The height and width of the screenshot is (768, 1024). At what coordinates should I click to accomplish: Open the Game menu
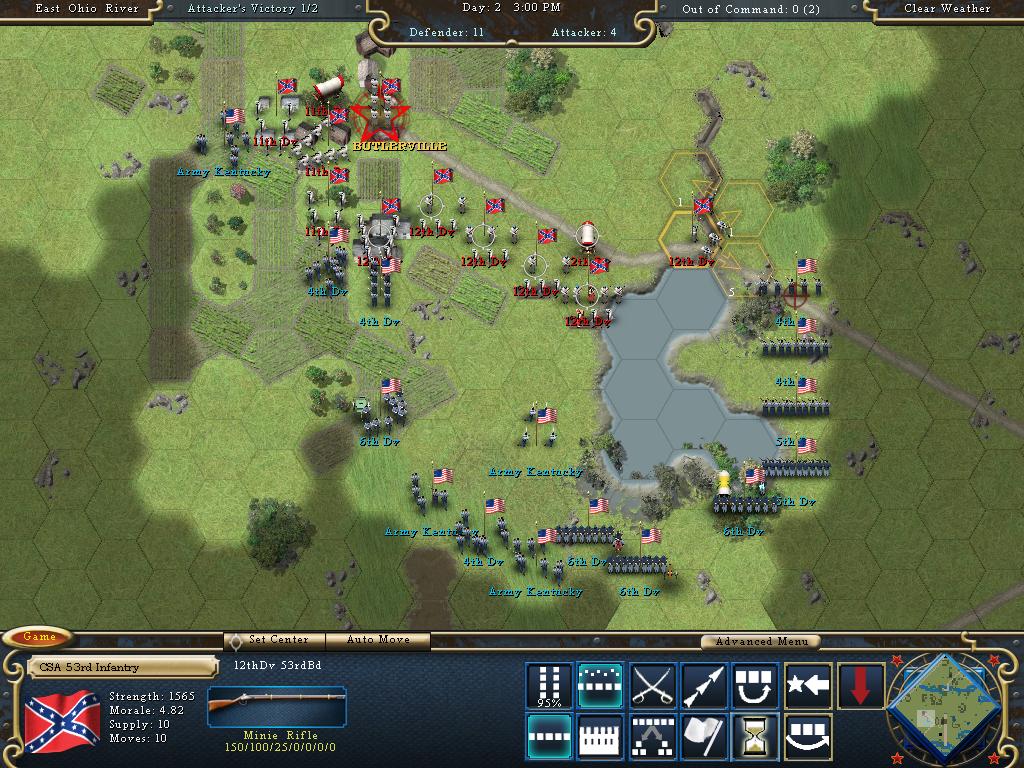39,637
